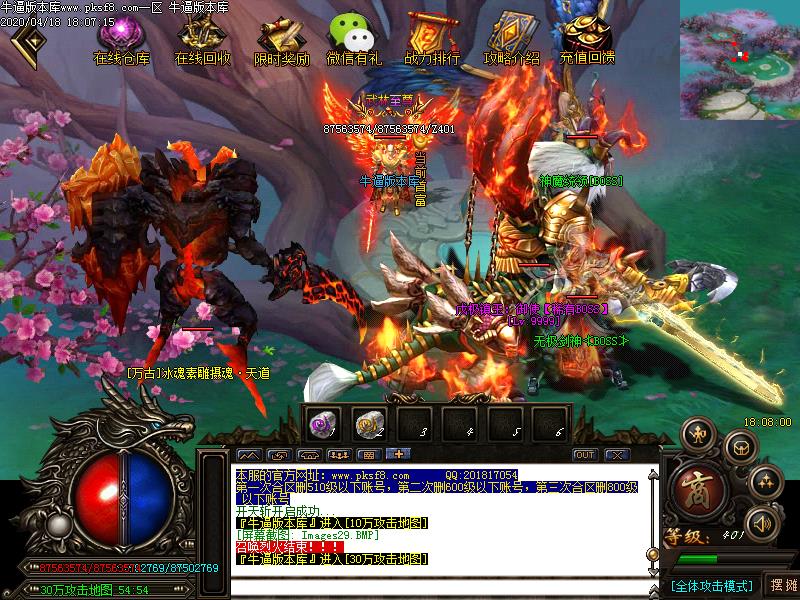Click the plus button above the chat log
The height and width of the screenshot is (600, 800).
[397, 455]
